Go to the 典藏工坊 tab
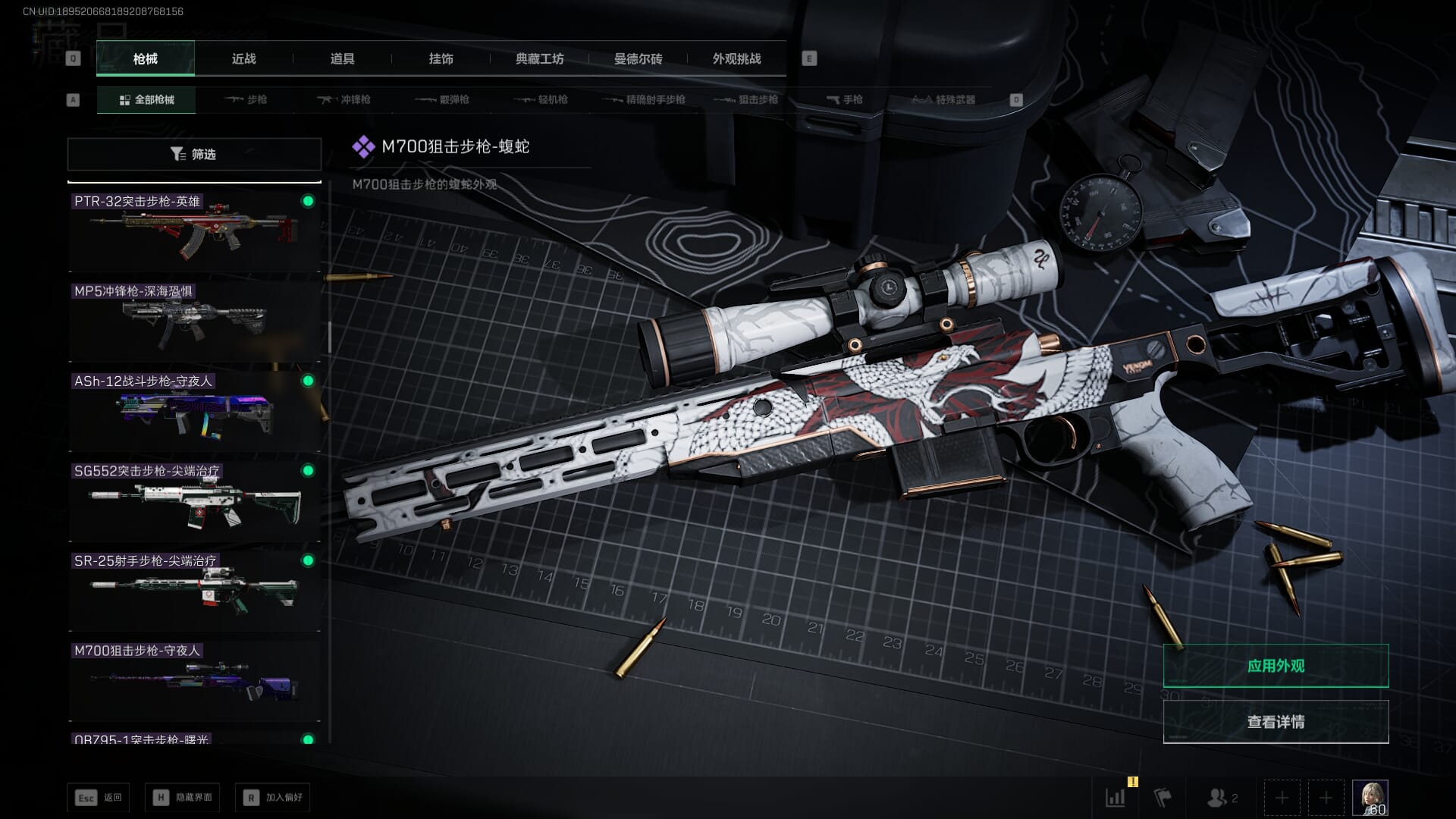1456x819 pixels. (x=539, y=58)
